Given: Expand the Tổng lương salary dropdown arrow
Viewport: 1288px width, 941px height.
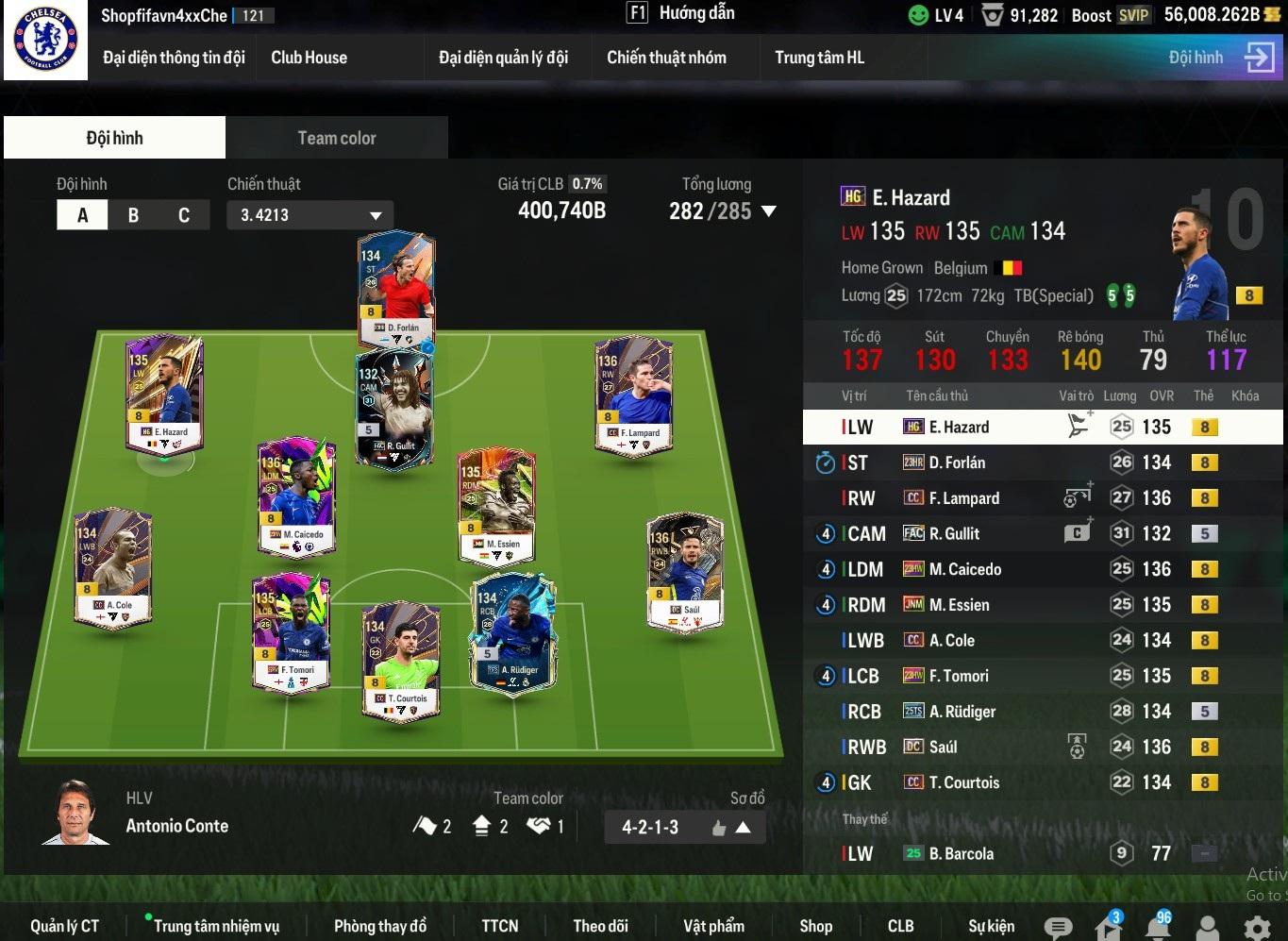Looking at the screenshot, I should point(769,211).
